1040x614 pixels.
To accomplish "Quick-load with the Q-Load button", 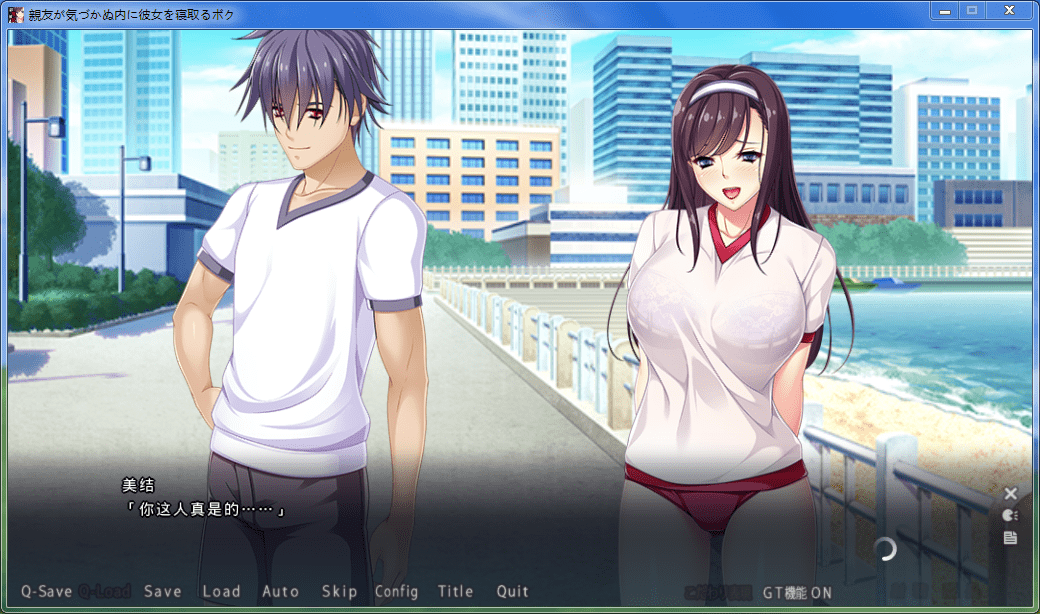I will [105, 591].
